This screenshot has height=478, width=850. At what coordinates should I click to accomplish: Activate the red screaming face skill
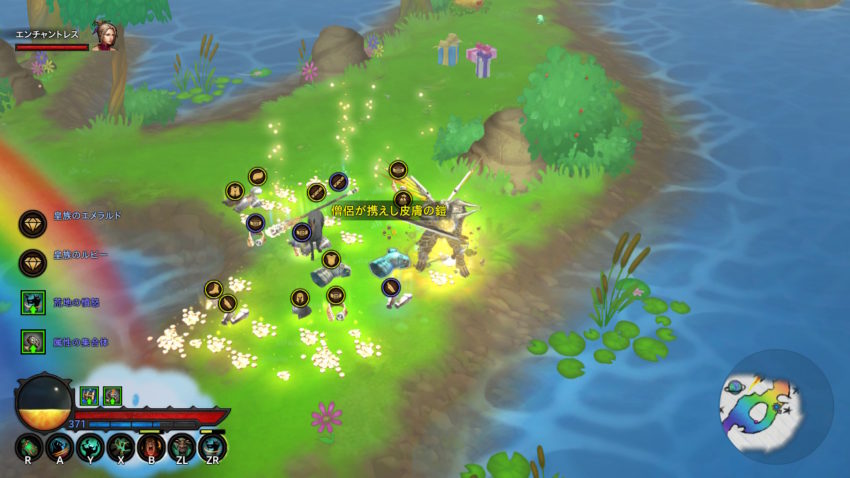click(x=151, y=447)
